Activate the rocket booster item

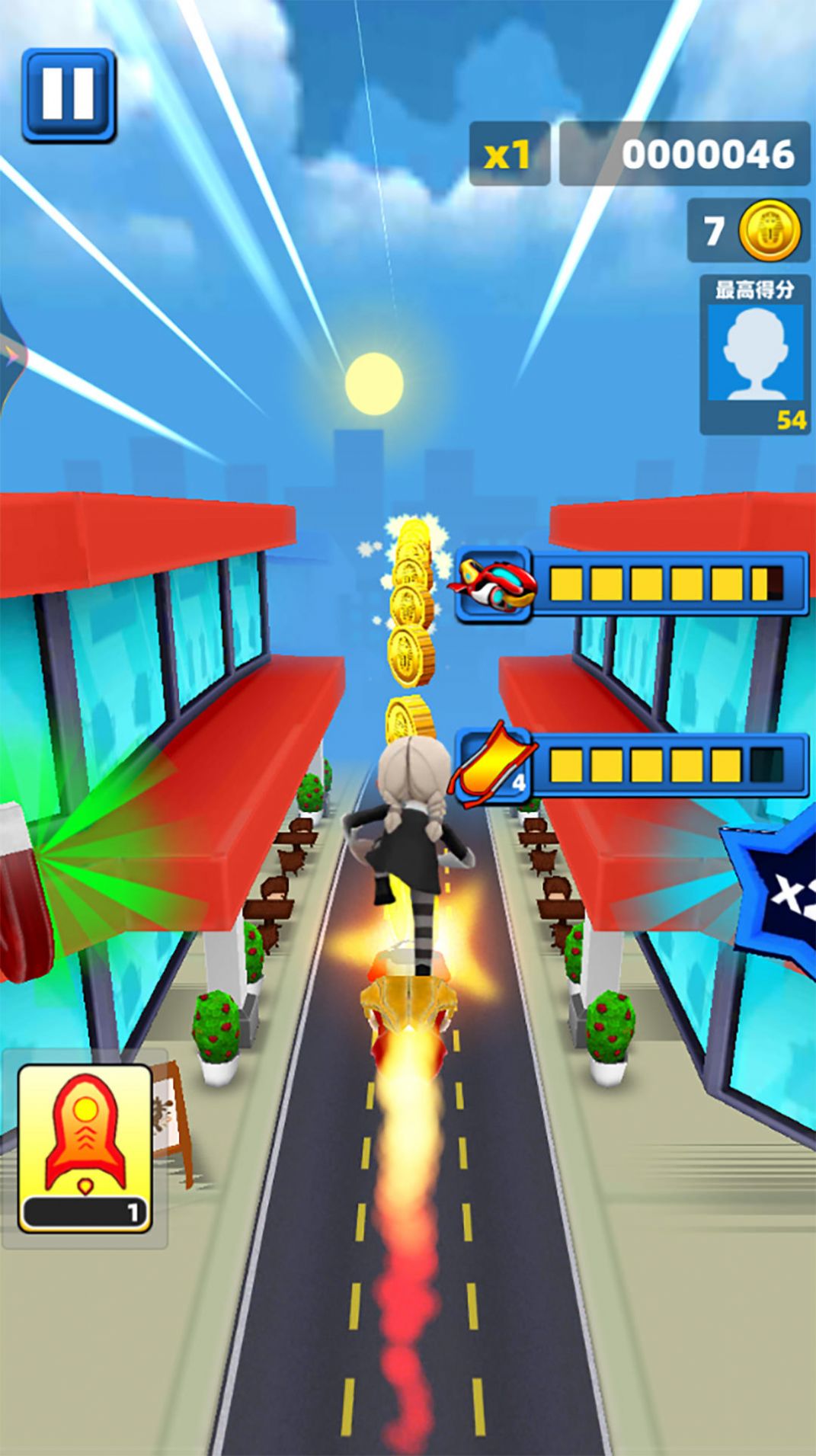[85, 1148]
